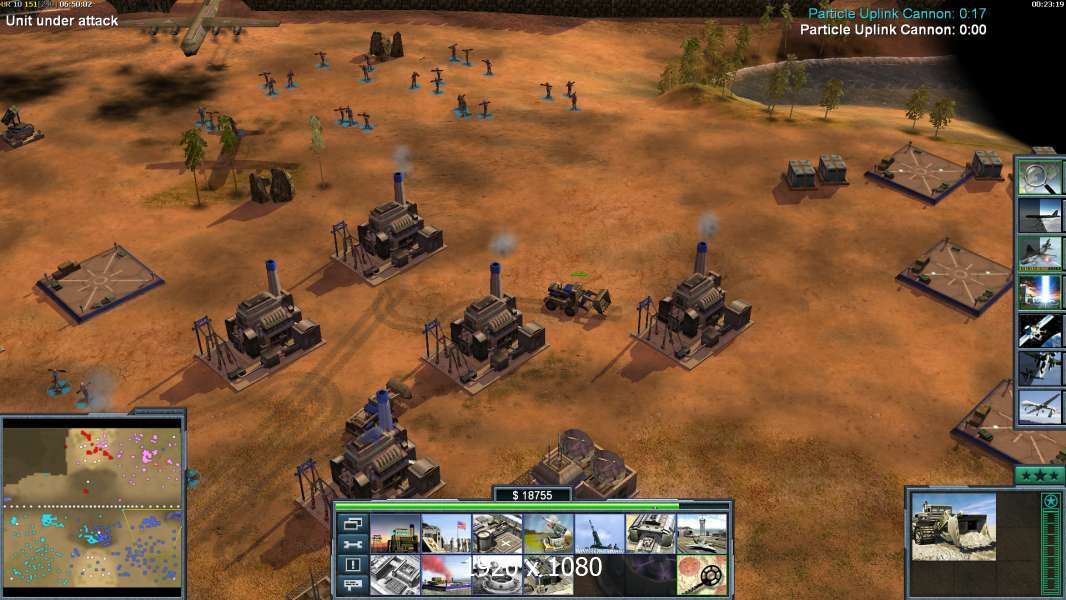This screenshot has width=1066, height=600.
Task: Launch the A-10 jet strike power
Action: point(1039,254)
